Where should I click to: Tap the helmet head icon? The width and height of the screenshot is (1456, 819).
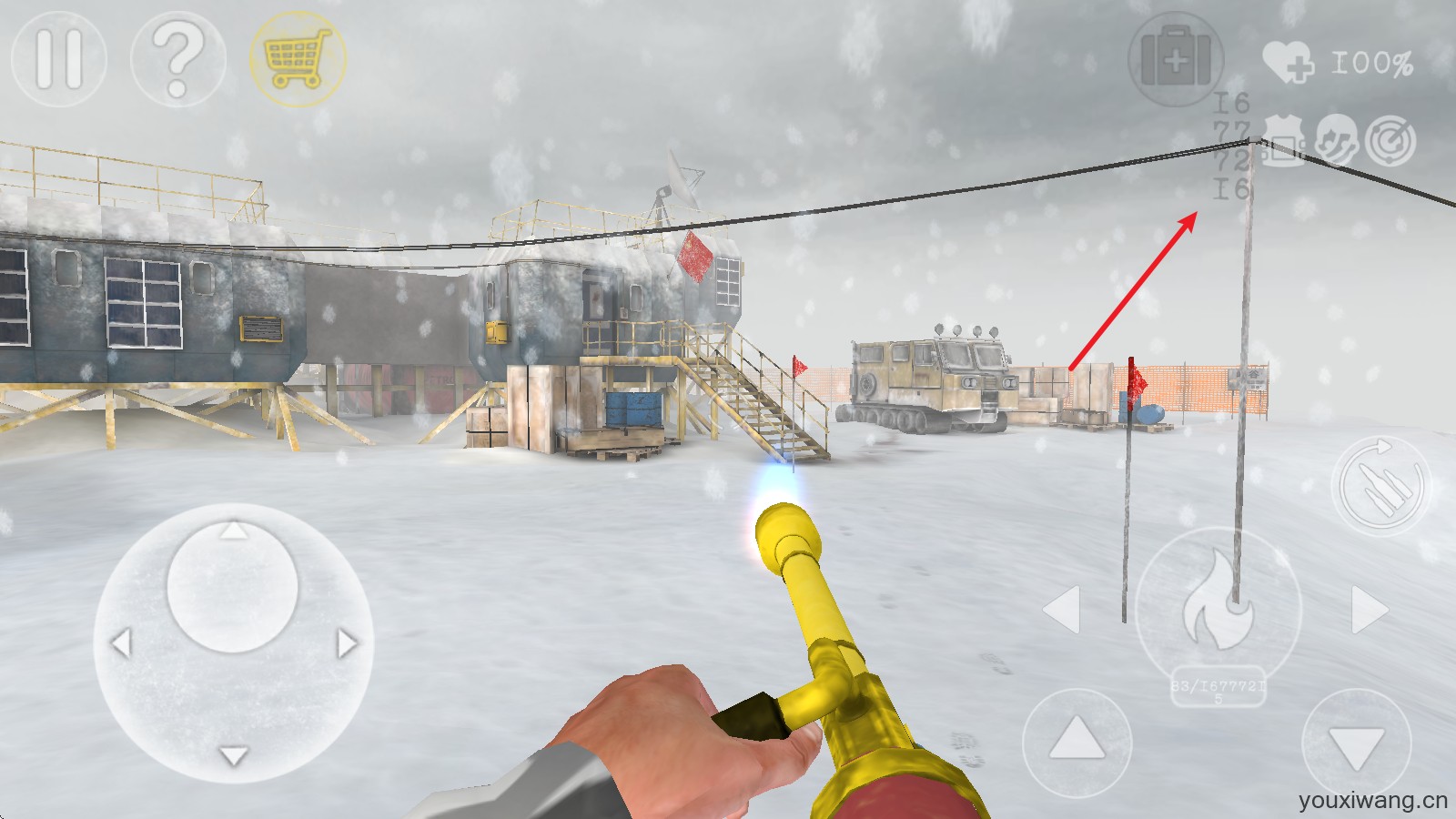pos(1335,141)
